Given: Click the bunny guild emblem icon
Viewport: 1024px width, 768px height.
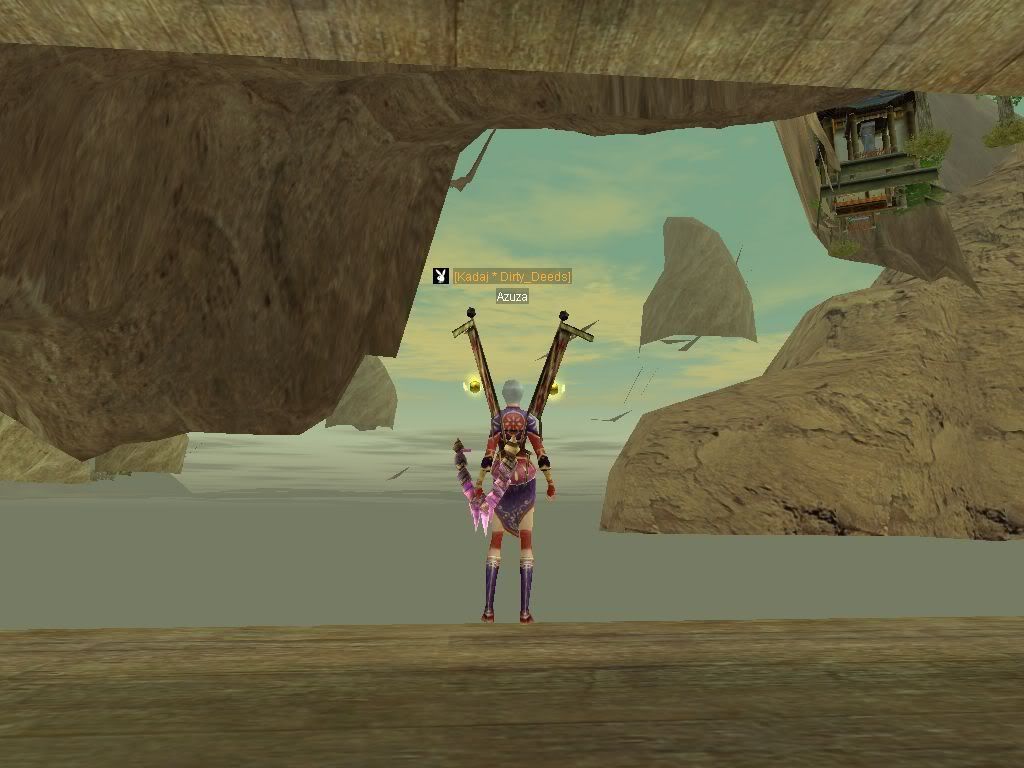Looking at the screenshot, I should (x=441, y=276).
